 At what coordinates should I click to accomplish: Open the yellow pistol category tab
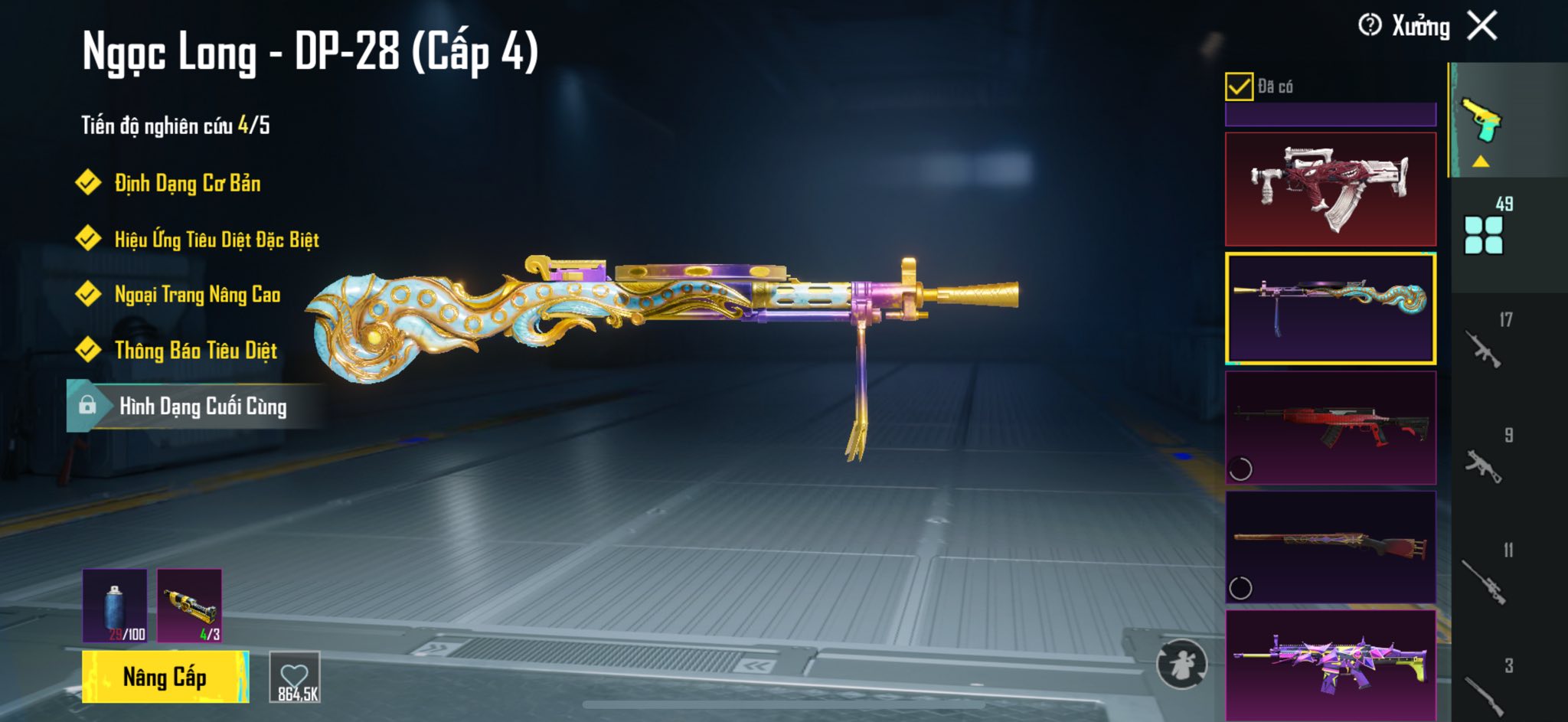pos(1482,121)
